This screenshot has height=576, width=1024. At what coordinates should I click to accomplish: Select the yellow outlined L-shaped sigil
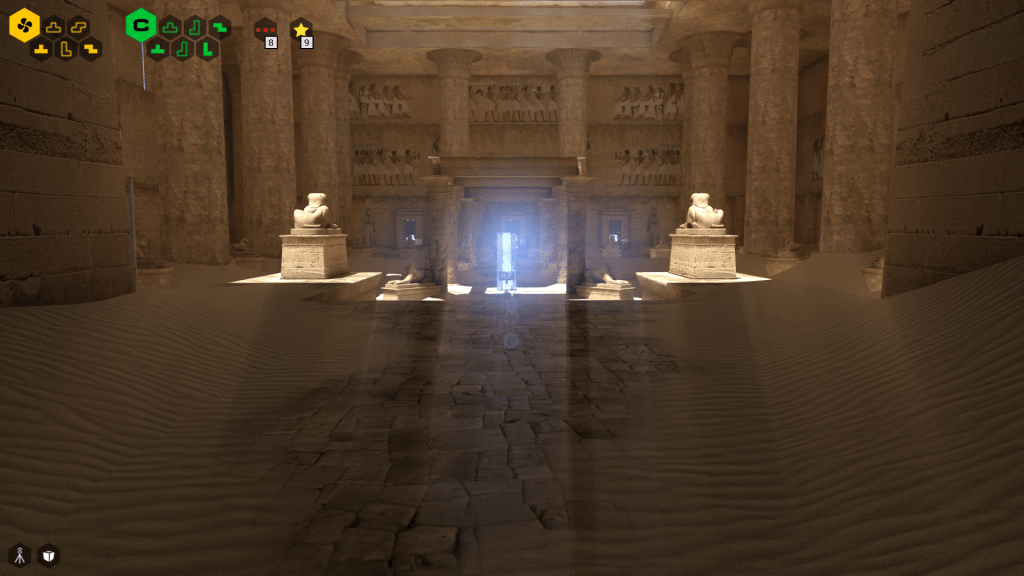[66, 48]
